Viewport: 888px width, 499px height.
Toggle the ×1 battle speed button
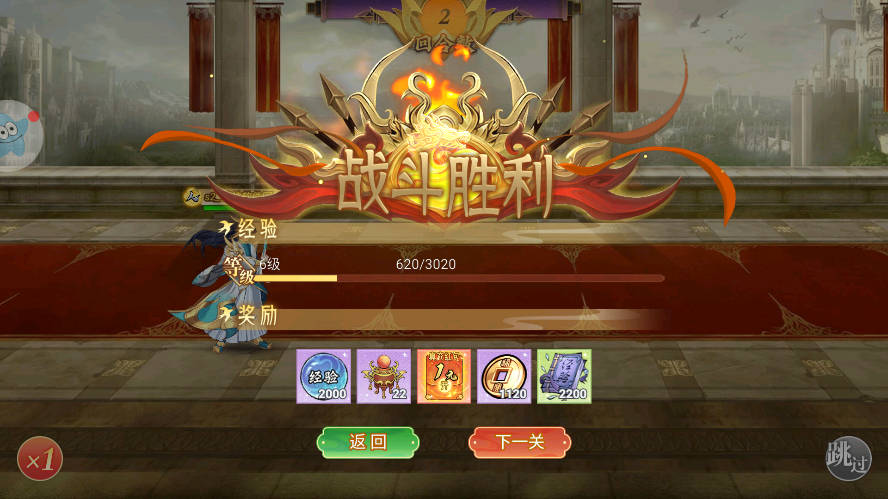pos(40,459)
